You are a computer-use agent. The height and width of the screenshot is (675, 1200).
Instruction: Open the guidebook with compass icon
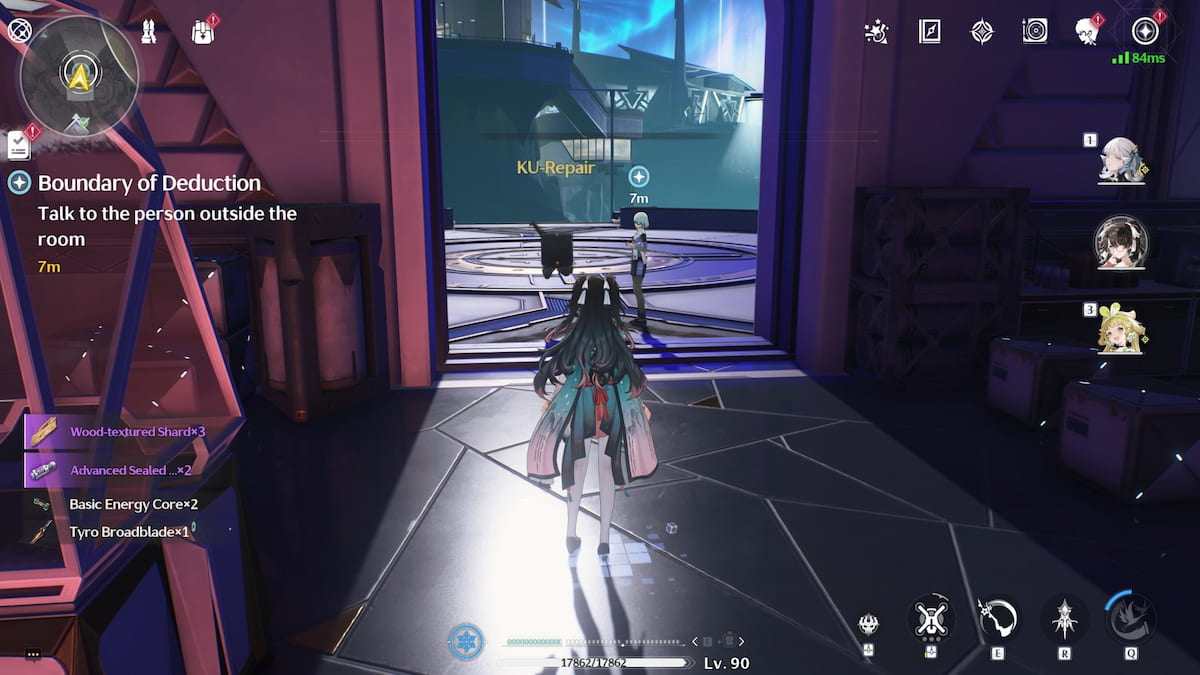930,31
